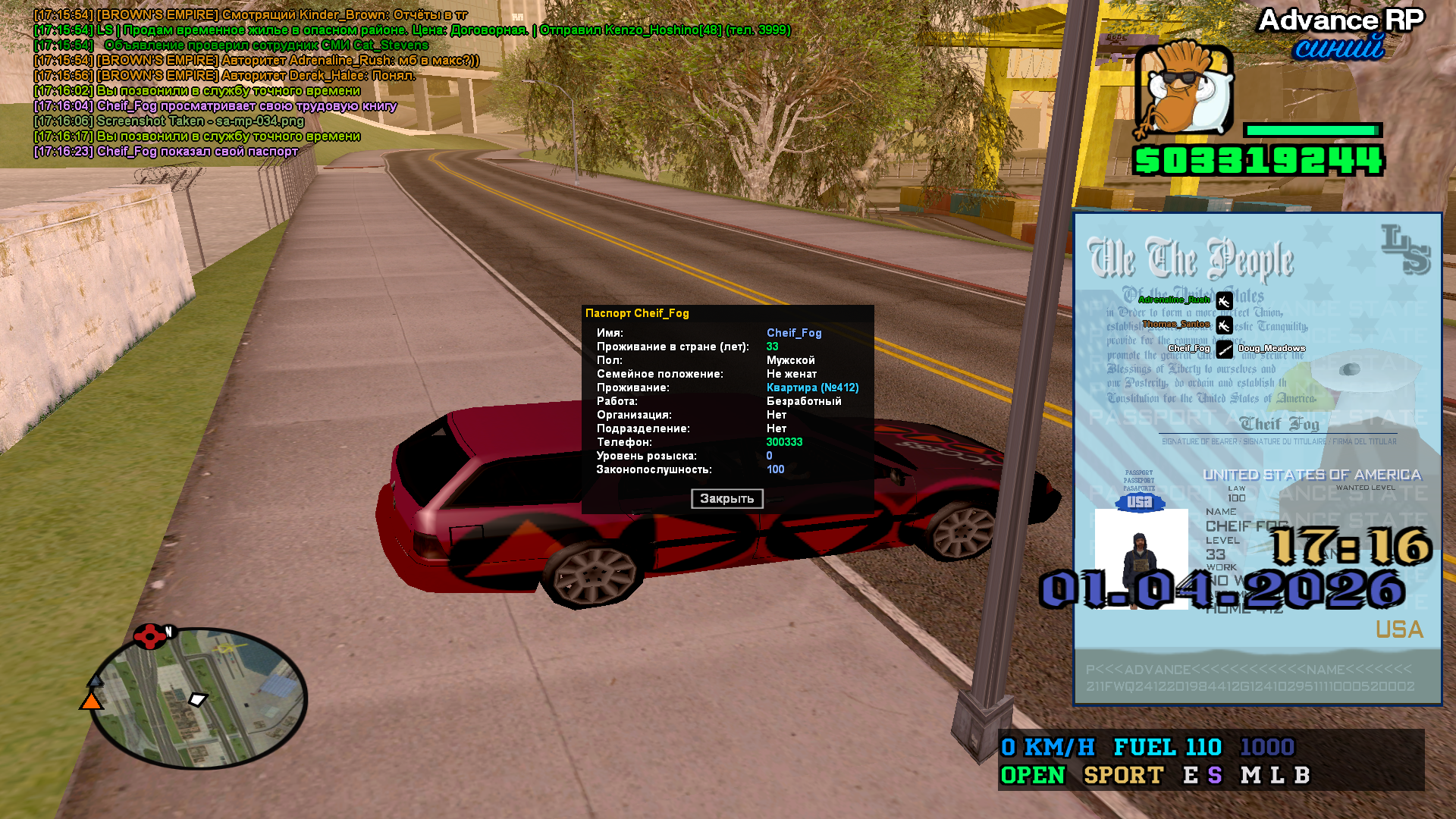The width and height of the screenshot is (1456, 819).
Task: Close the passport dialog with Закрыть
Action: (726, 499)
